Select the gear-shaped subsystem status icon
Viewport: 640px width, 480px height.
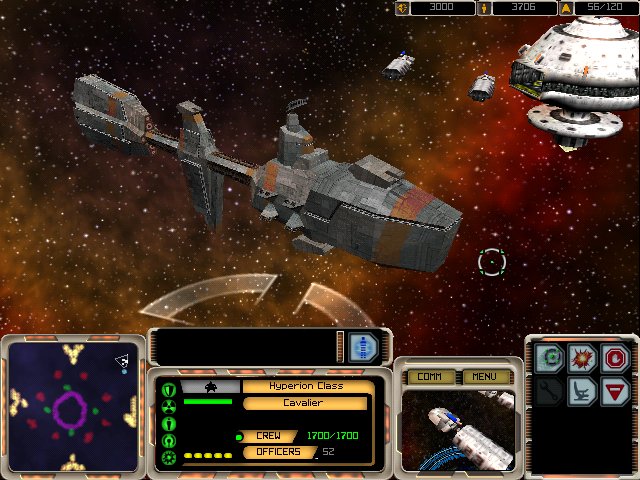(169, 458)
